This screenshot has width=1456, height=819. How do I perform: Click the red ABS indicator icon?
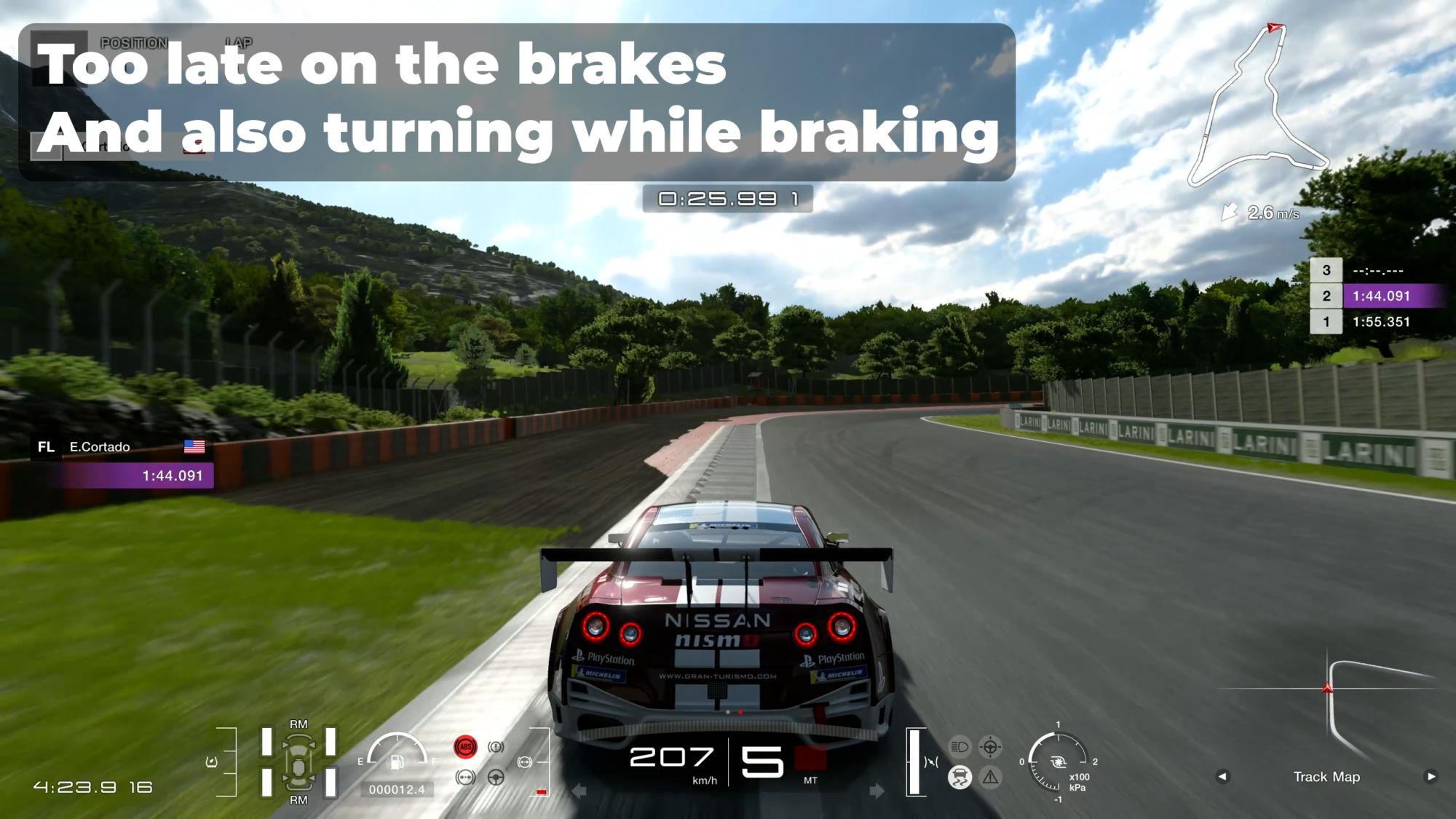click(x=465, y=747)
